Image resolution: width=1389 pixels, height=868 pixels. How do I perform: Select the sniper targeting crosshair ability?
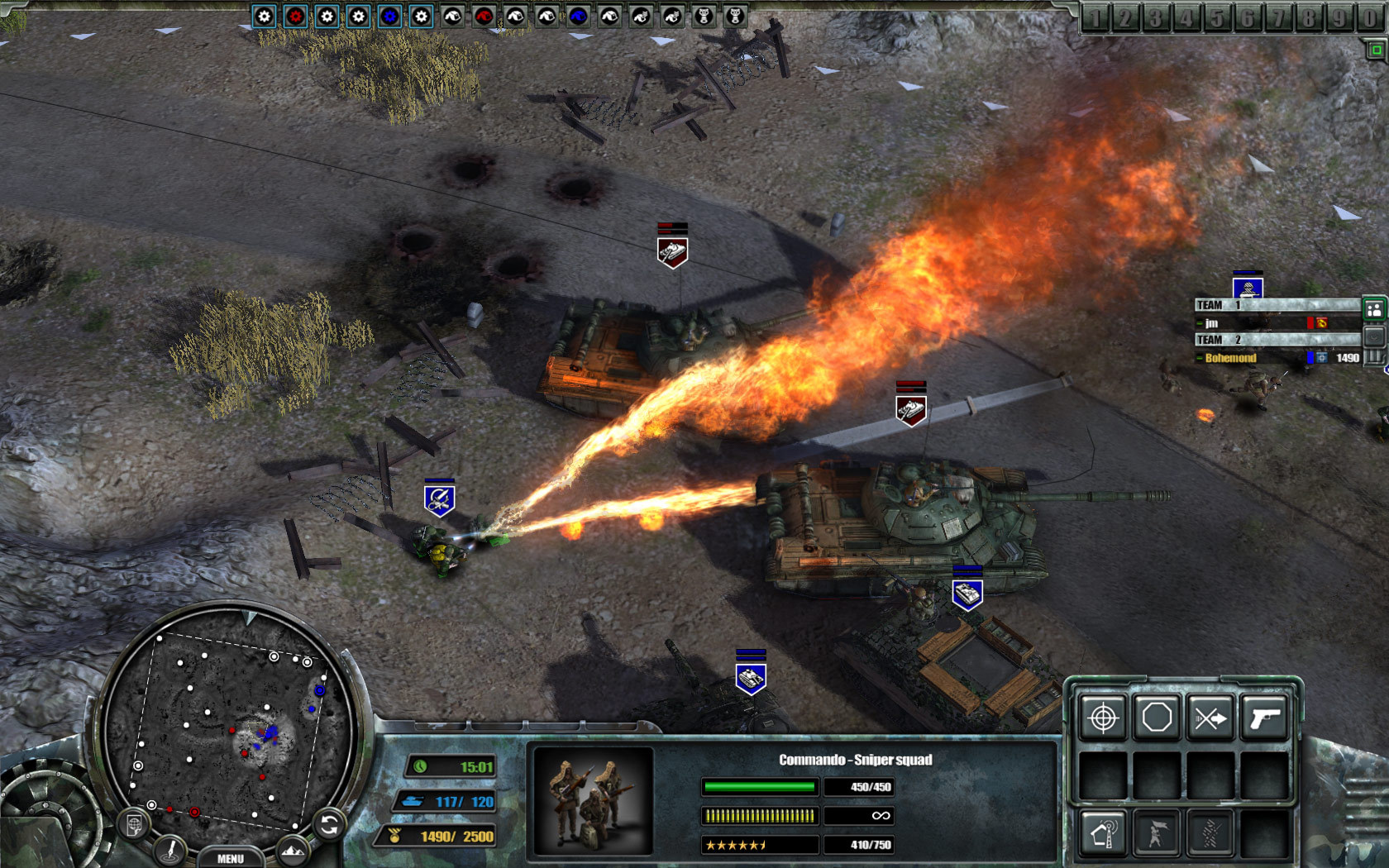[x=1104, y=718]
